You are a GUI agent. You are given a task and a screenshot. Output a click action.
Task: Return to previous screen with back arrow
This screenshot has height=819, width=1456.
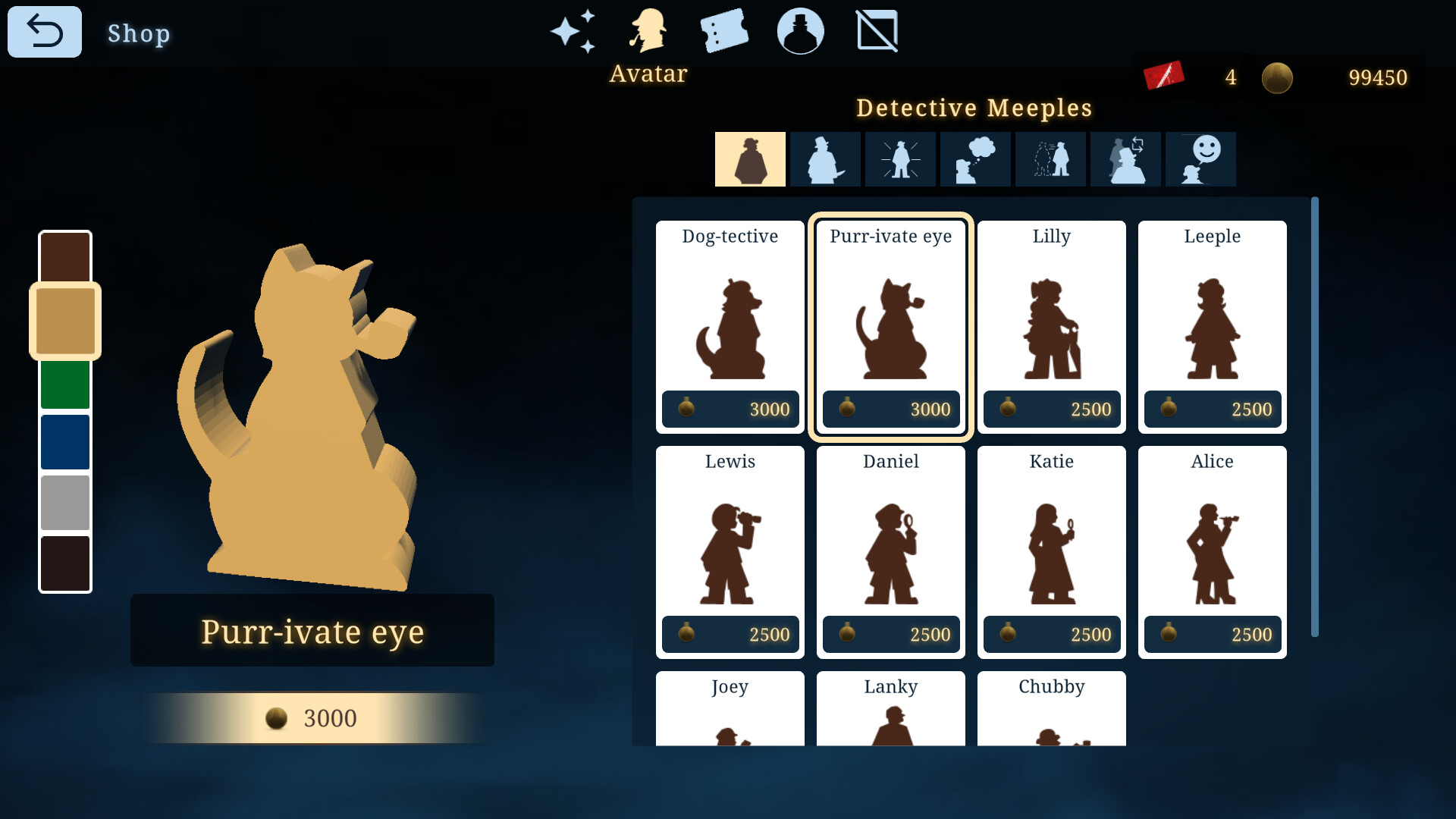44,31
